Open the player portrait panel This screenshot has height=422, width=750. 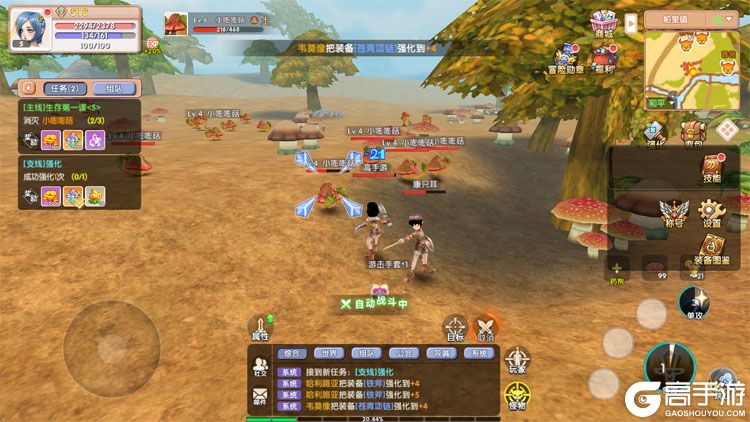coord(29,27)
